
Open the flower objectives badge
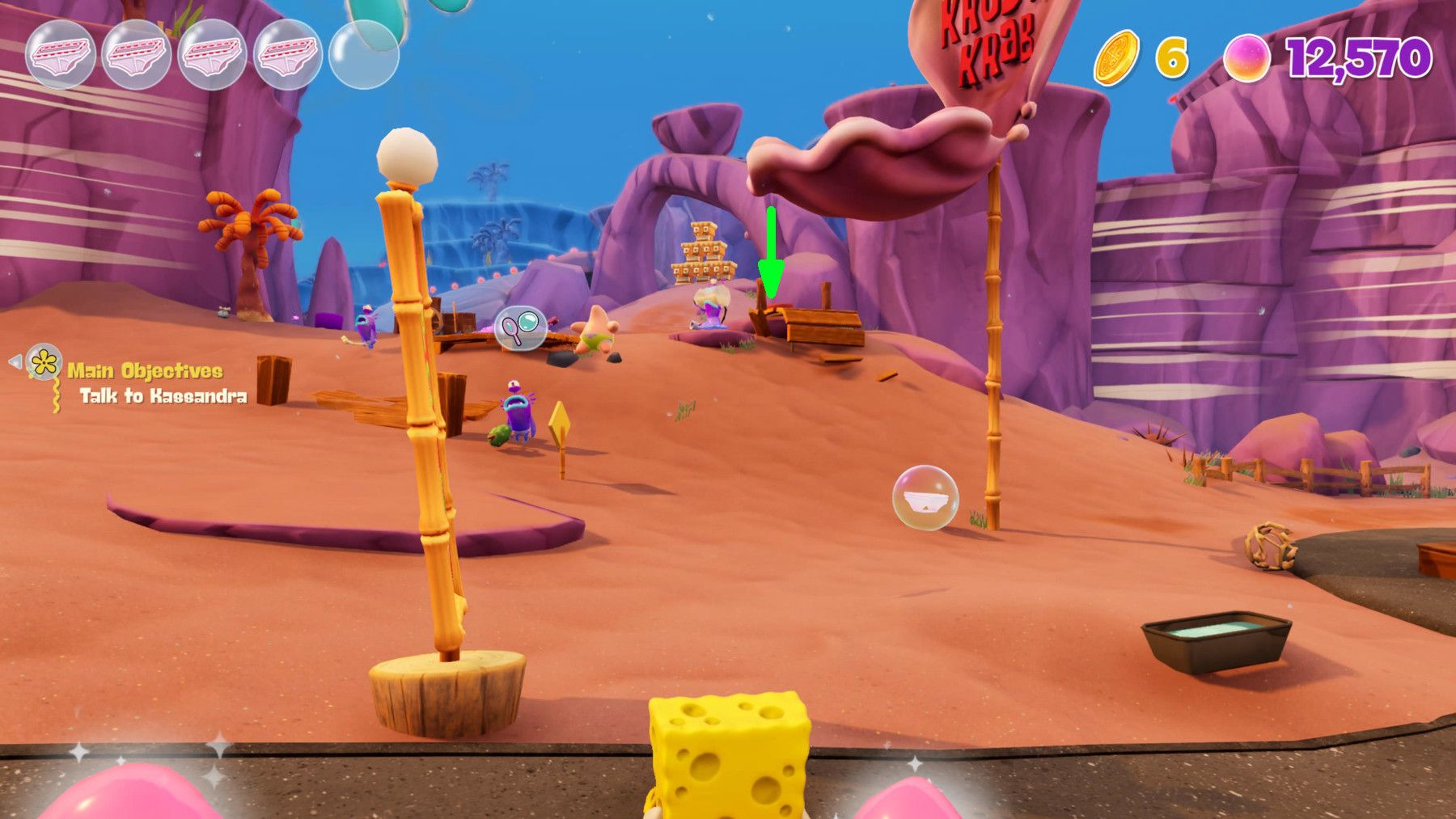(x=44, y=364)
